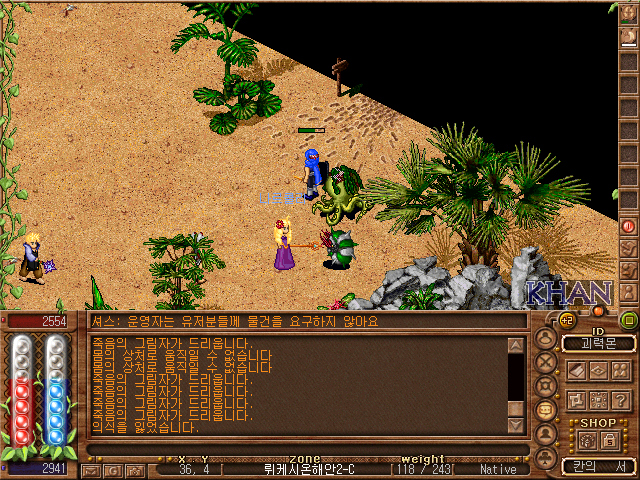Open the diamond map button
This screenshot has width=640, height=480.
[598, 370]
